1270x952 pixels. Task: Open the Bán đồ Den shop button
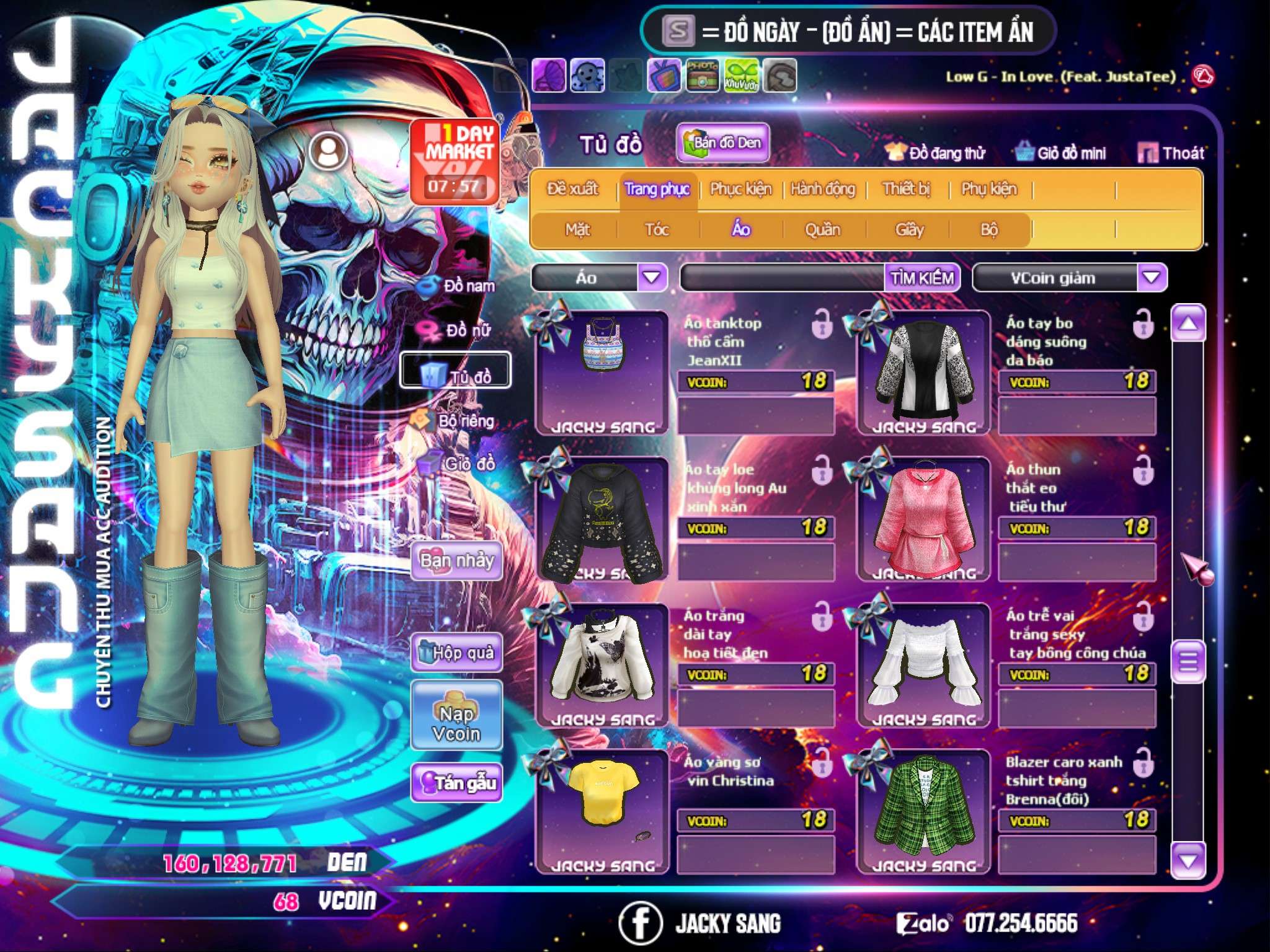tap(722, 143)
